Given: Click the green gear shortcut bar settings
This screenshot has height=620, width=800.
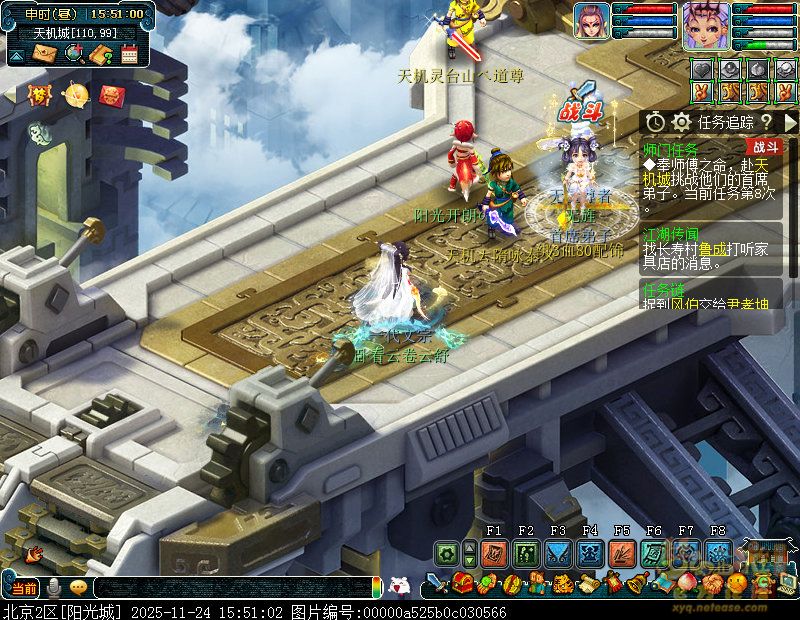Looking at the screenshot, I should click(446, 553).
